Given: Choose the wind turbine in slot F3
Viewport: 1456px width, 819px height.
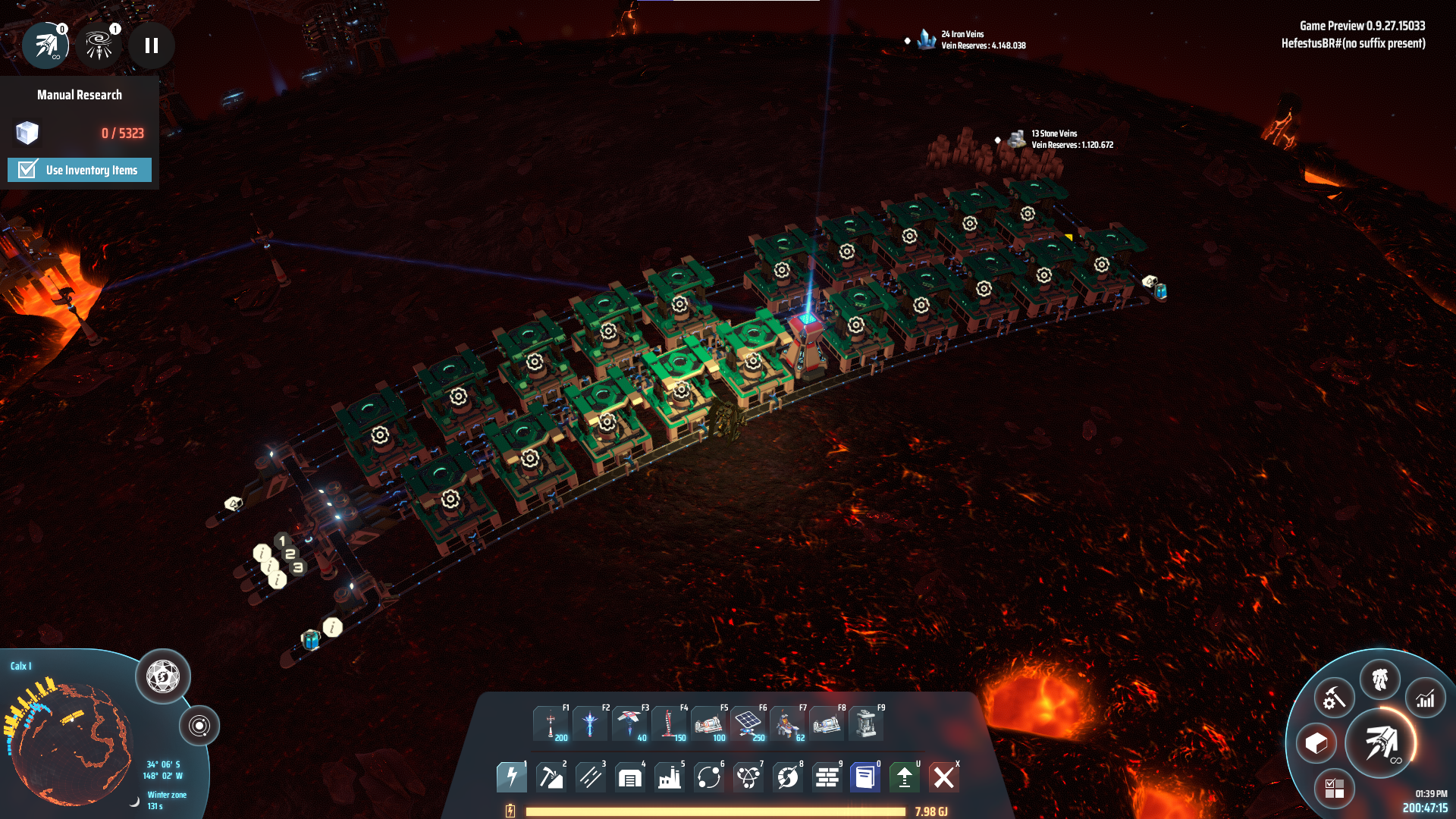Looking at the screenshot, I should pyautogui.click(x=629, y=723).
